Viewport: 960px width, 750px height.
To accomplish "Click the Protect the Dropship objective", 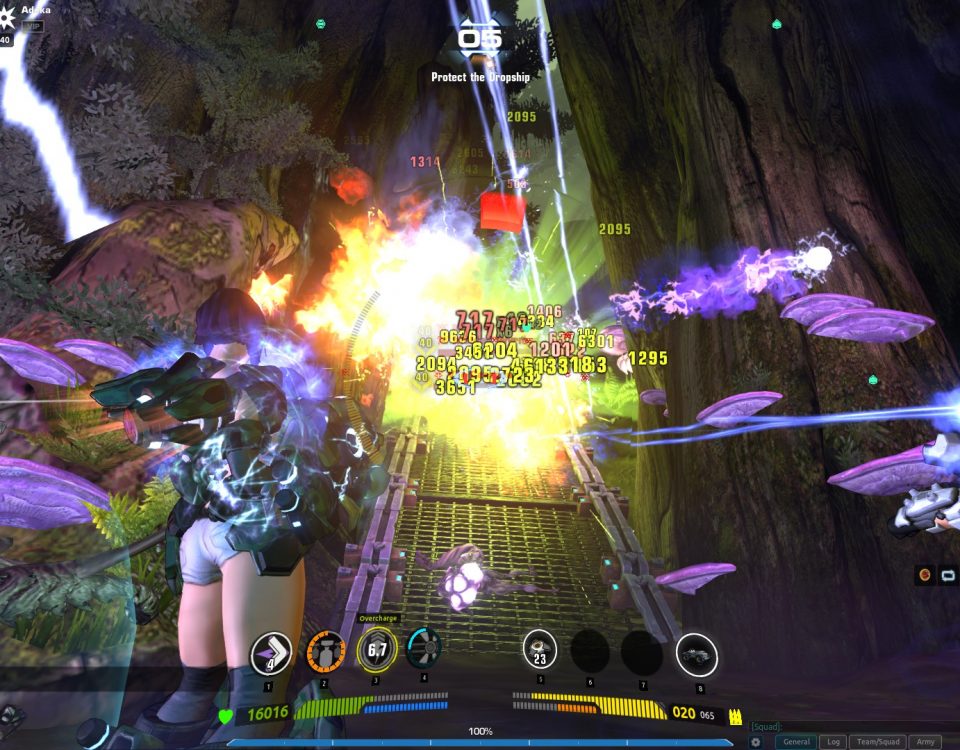I will click(480, 77).
